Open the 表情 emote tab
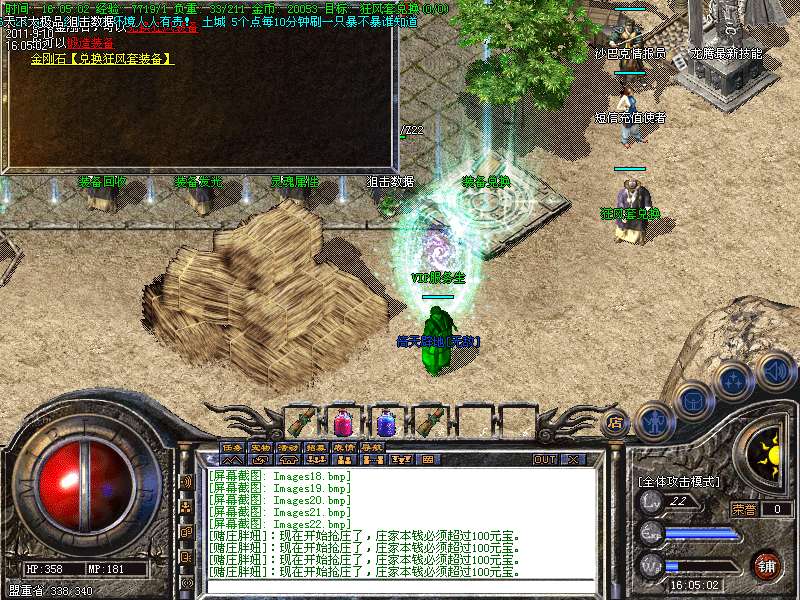Viewport: 800px width, 600px height. [x=344, y=447]
